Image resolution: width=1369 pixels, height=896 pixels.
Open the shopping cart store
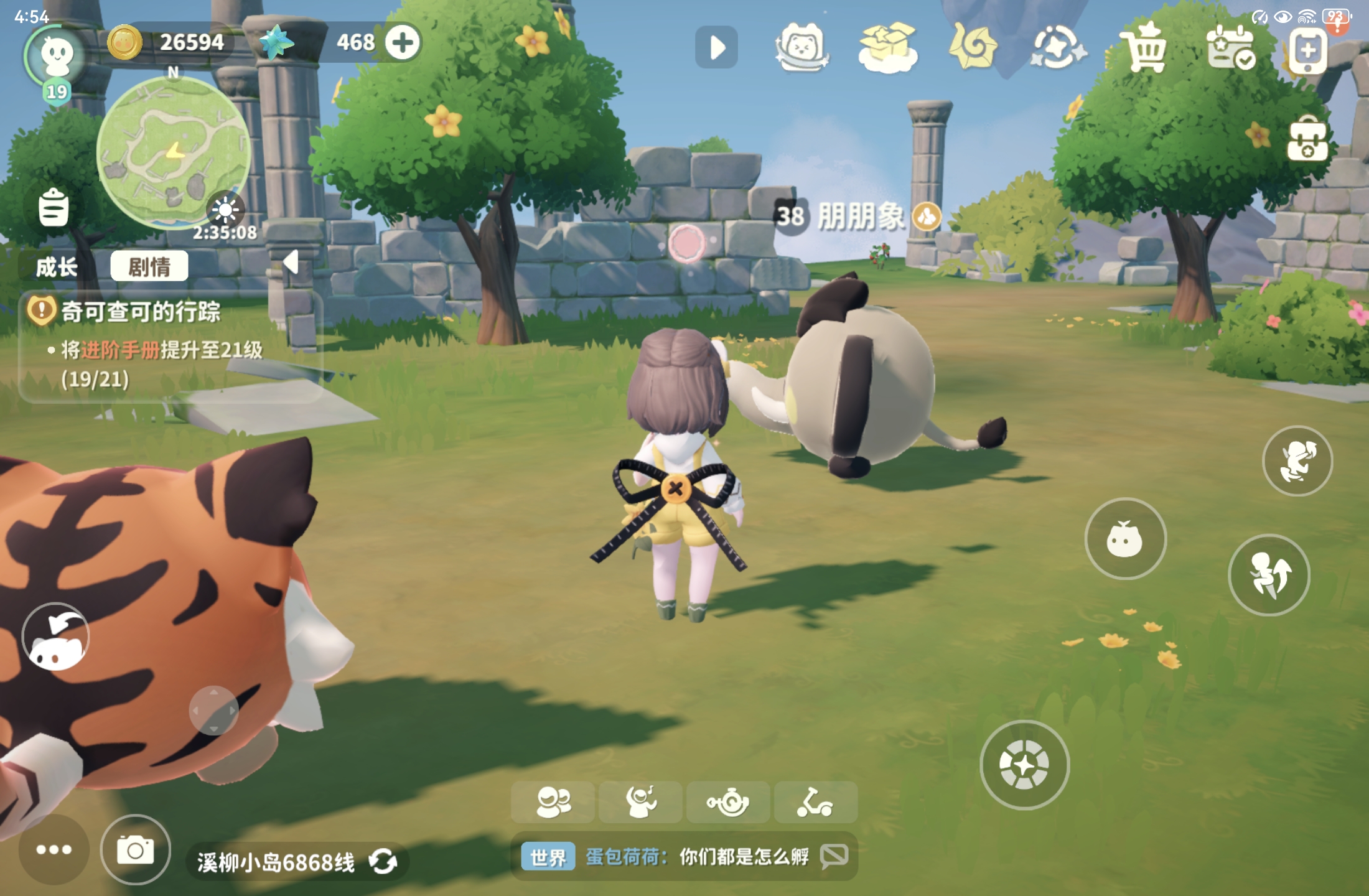(1144, 48)
